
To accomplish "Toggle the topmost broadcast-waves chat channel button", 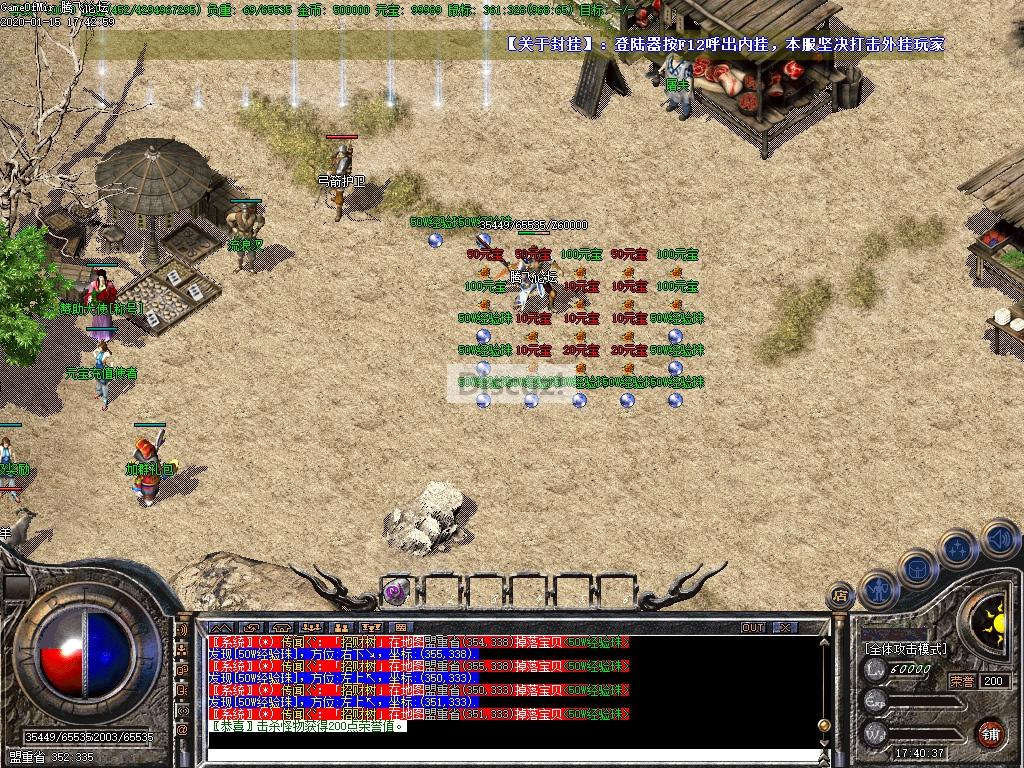I will pyautogui.click(x=183, y=631).
